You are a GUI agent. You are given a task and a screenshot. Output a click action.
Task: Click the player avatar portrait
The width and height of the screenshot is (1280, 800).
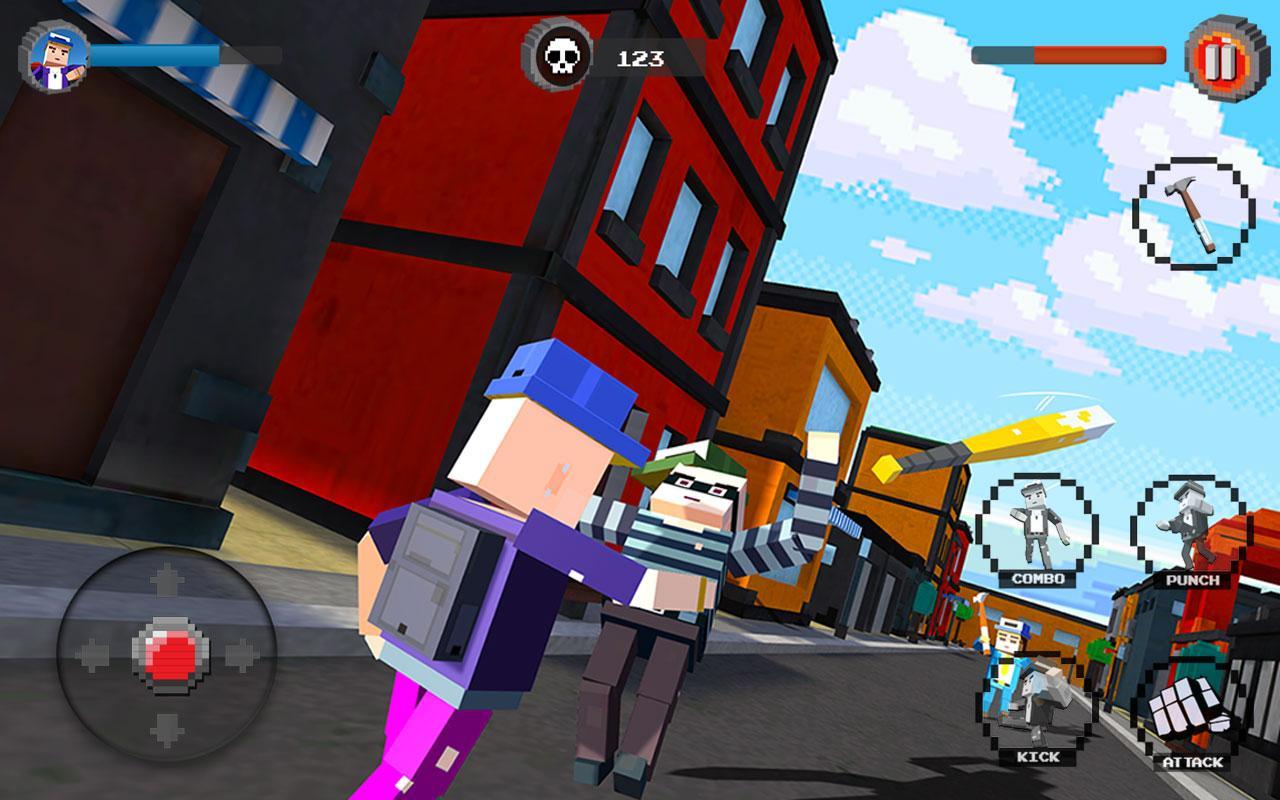[x=60, y=55]
